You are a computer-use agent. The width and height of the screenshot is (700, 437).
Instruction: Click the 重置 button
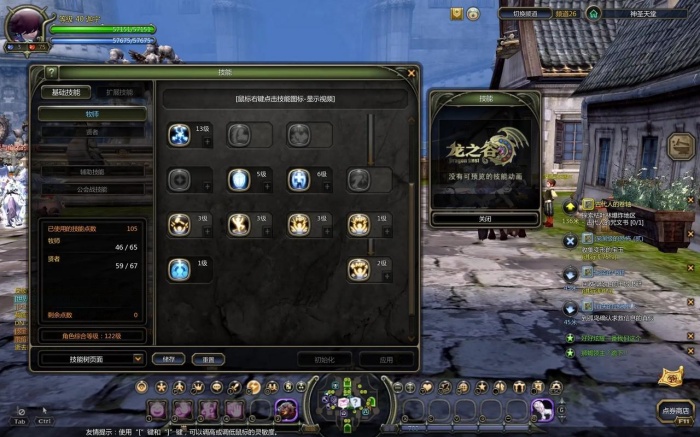[x=208, y=358]
